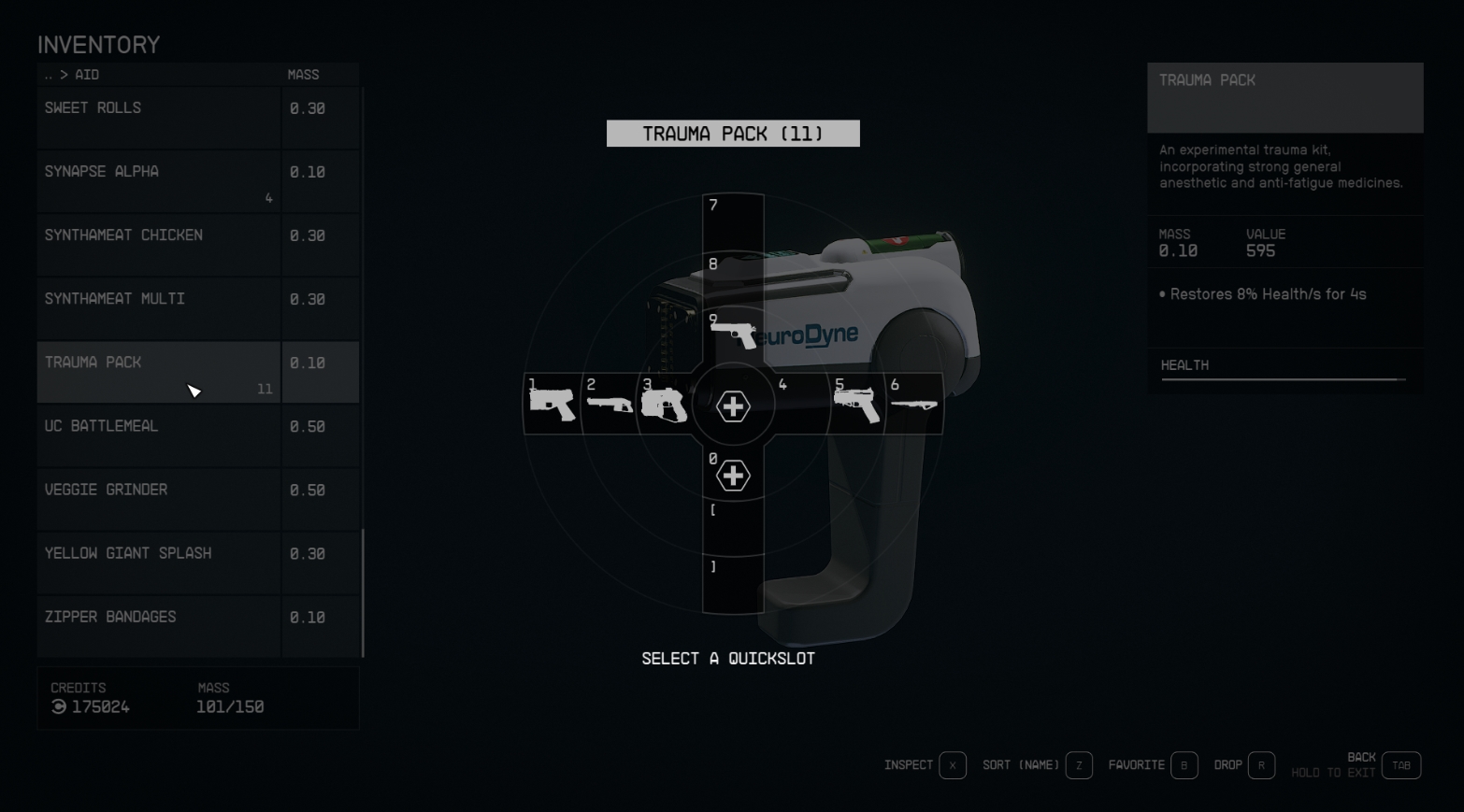Select Synthameat Chicken from the aid list
The image size is (1464, 812).
pyautogui.click(x=159, y=244)
